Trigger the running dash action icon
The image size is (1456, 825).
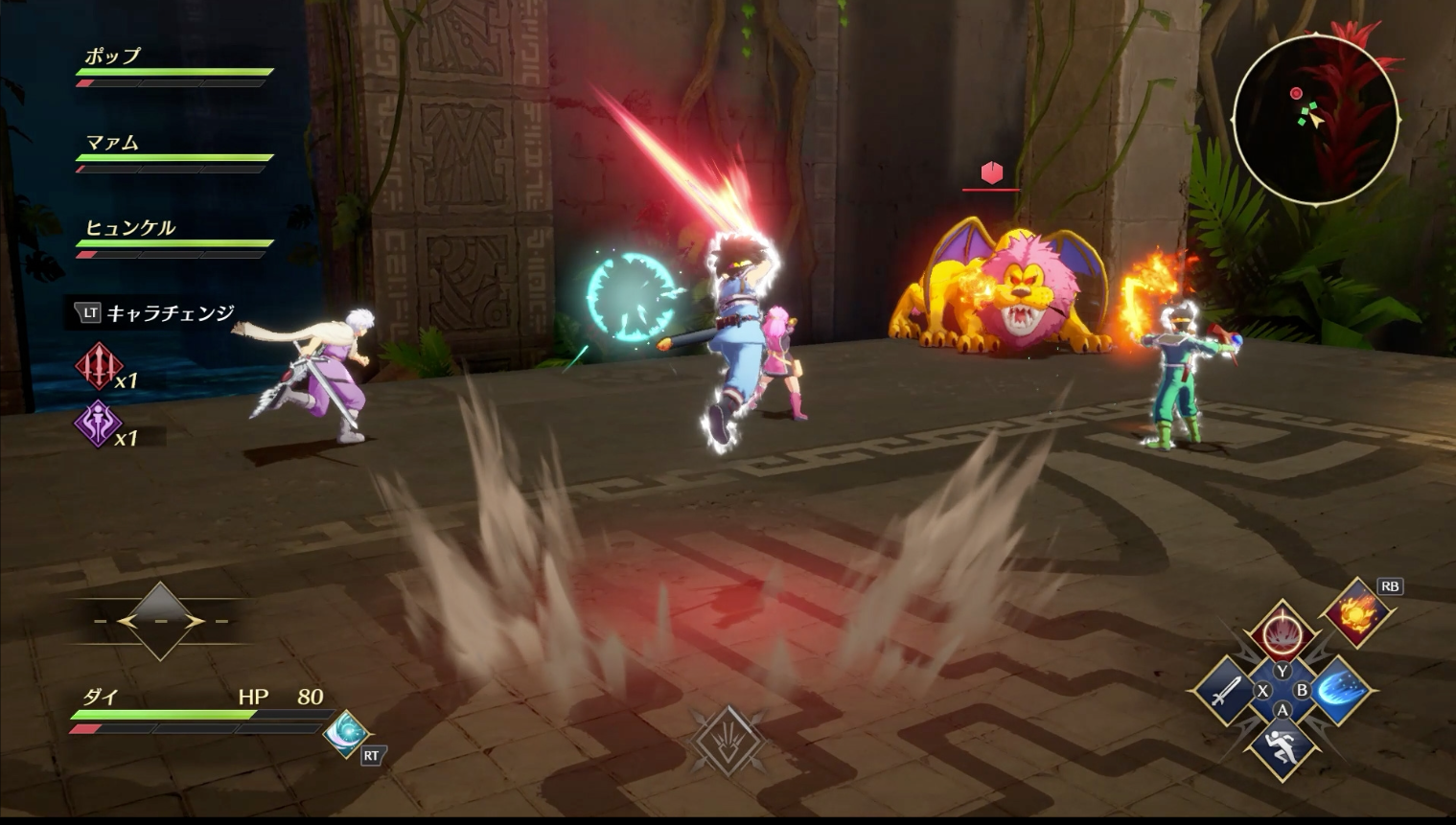(1283, 746)
